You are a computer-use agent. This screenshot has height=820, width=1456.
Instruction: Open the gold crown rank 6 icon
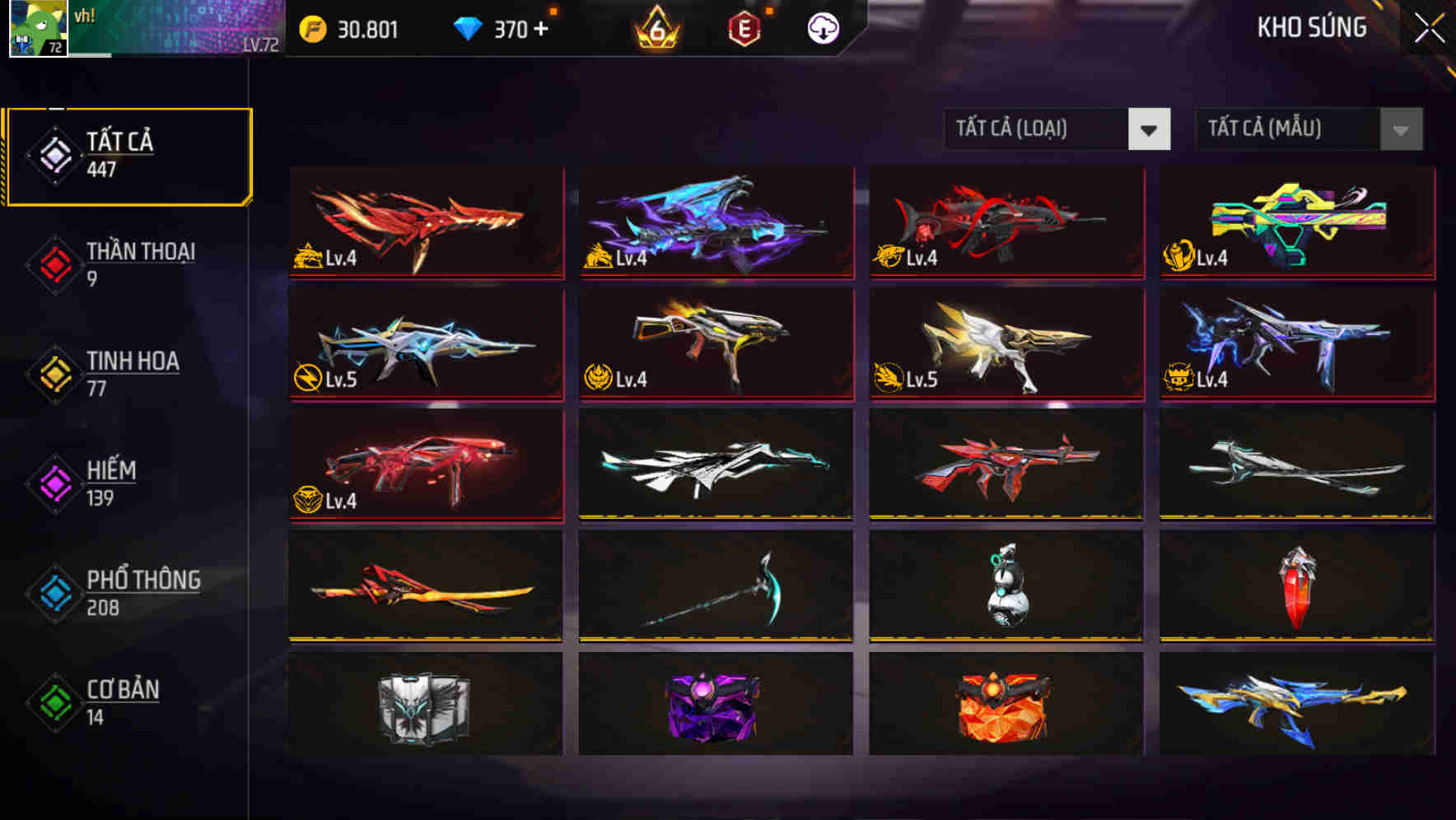pos(655,27)
